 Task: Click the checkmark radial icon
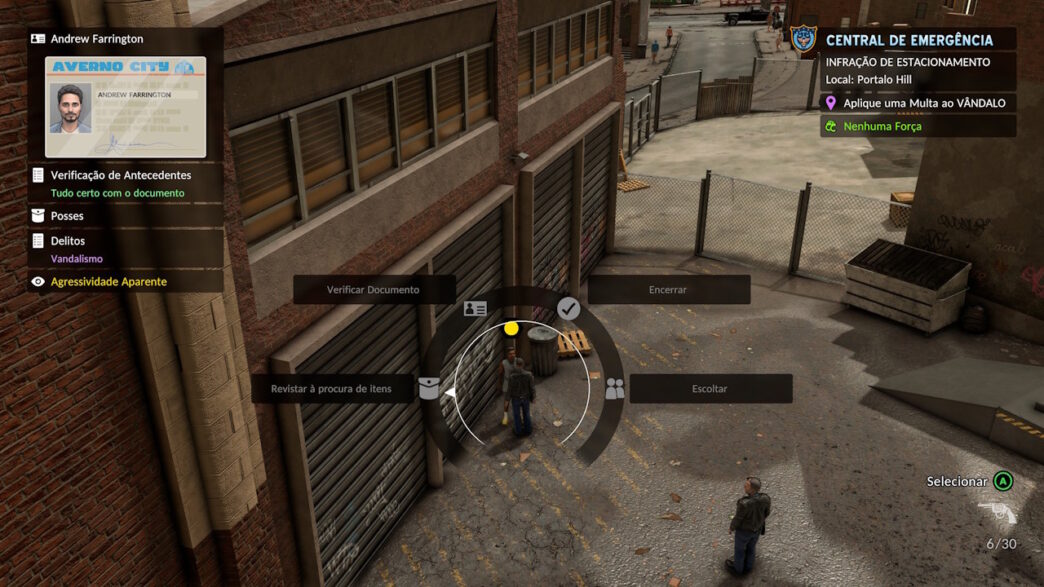point(568,309)
